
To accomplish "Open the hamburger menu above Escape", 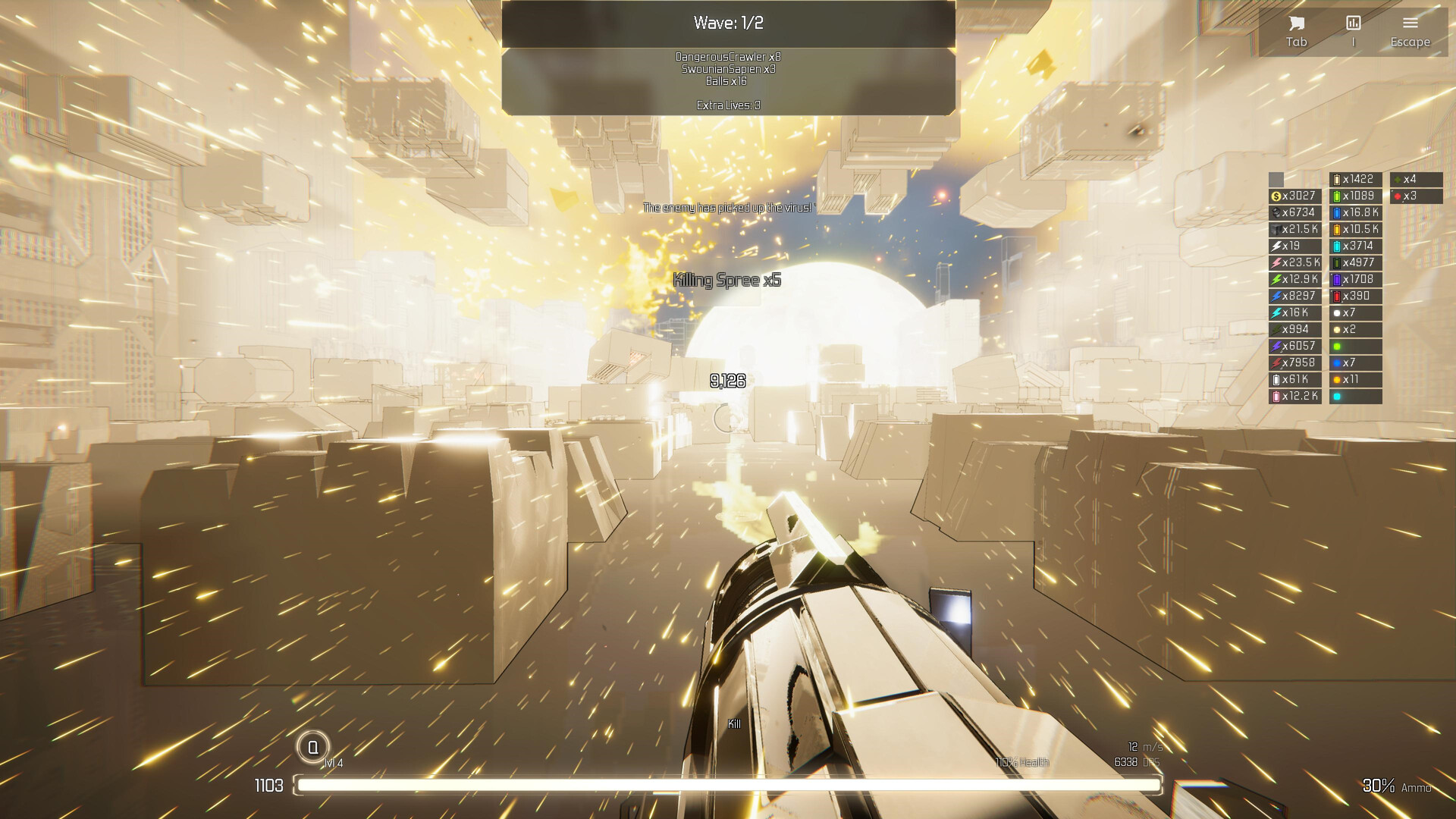I will click(1410, 23).
